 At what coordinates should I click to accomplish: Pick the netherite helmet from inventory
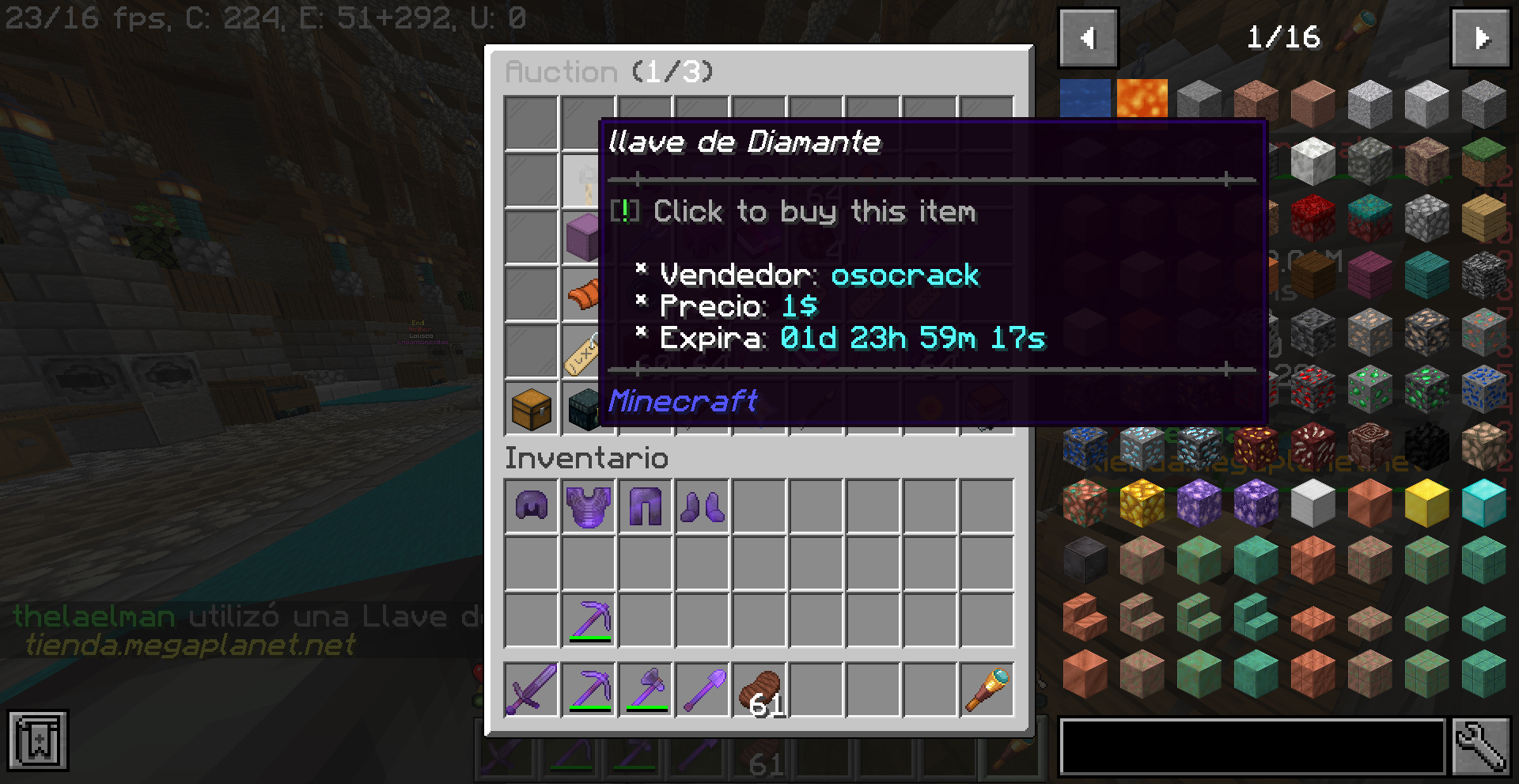531,506
